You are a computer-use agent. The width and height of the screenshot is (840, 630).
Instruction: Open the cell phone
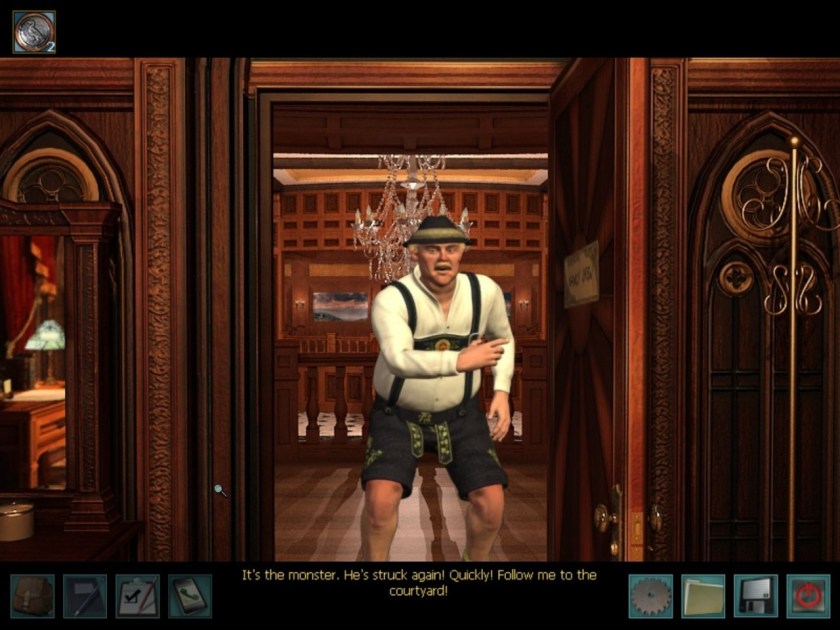189,596
